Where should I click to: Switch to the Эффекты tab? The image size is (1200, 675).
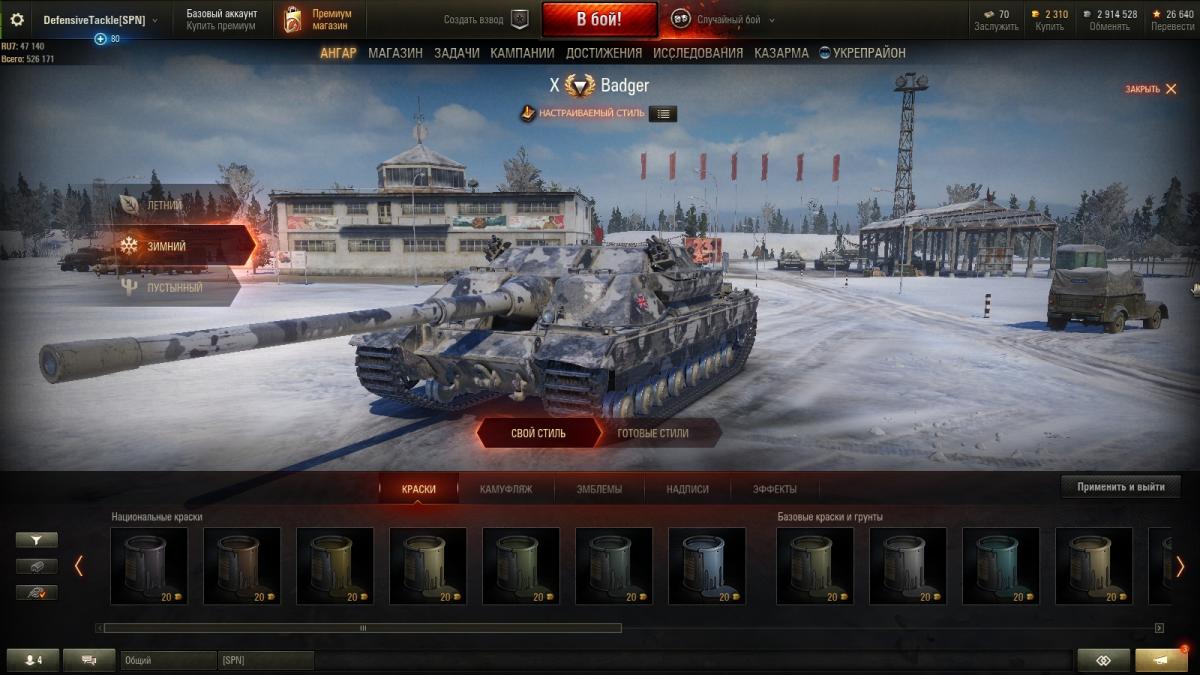click(775, 489)
